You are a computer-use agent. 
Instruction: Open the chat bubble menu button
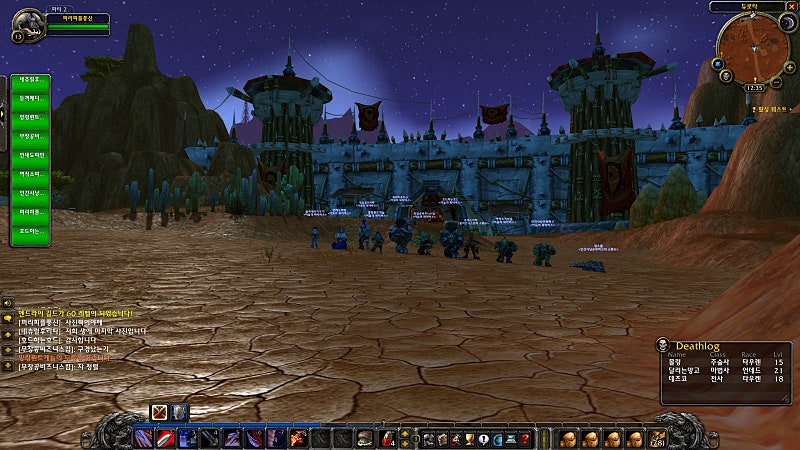(6, 318)
